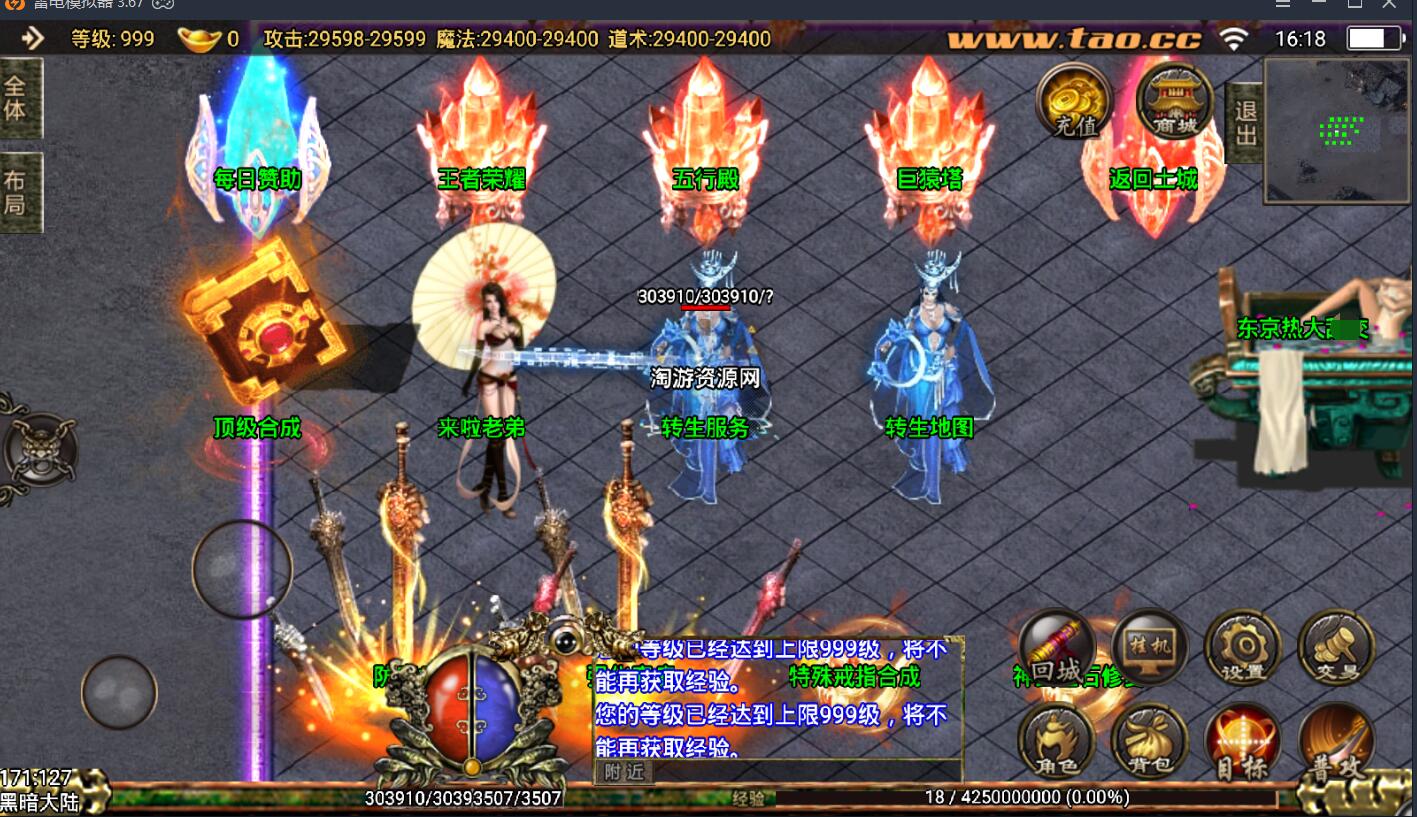
Task: Click the arrow icon beside the level readout
Action: [x=33, y=39]
